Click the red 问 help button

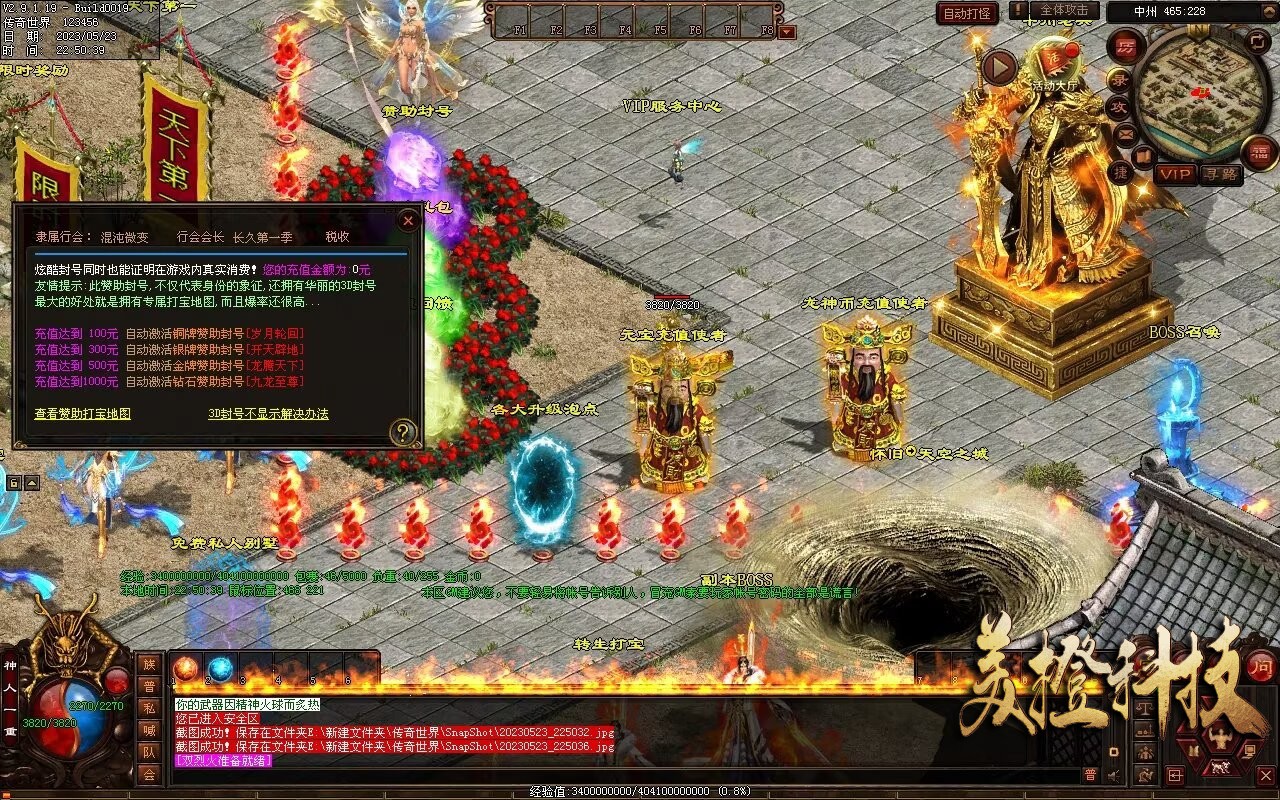1262,666
